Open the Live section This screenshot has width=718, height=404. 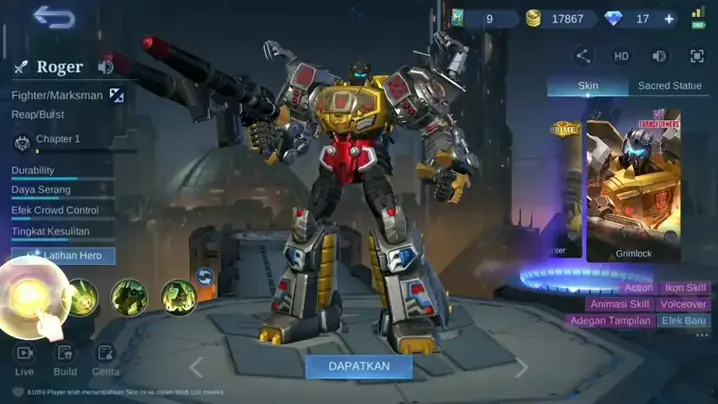(x=25, y=359)
